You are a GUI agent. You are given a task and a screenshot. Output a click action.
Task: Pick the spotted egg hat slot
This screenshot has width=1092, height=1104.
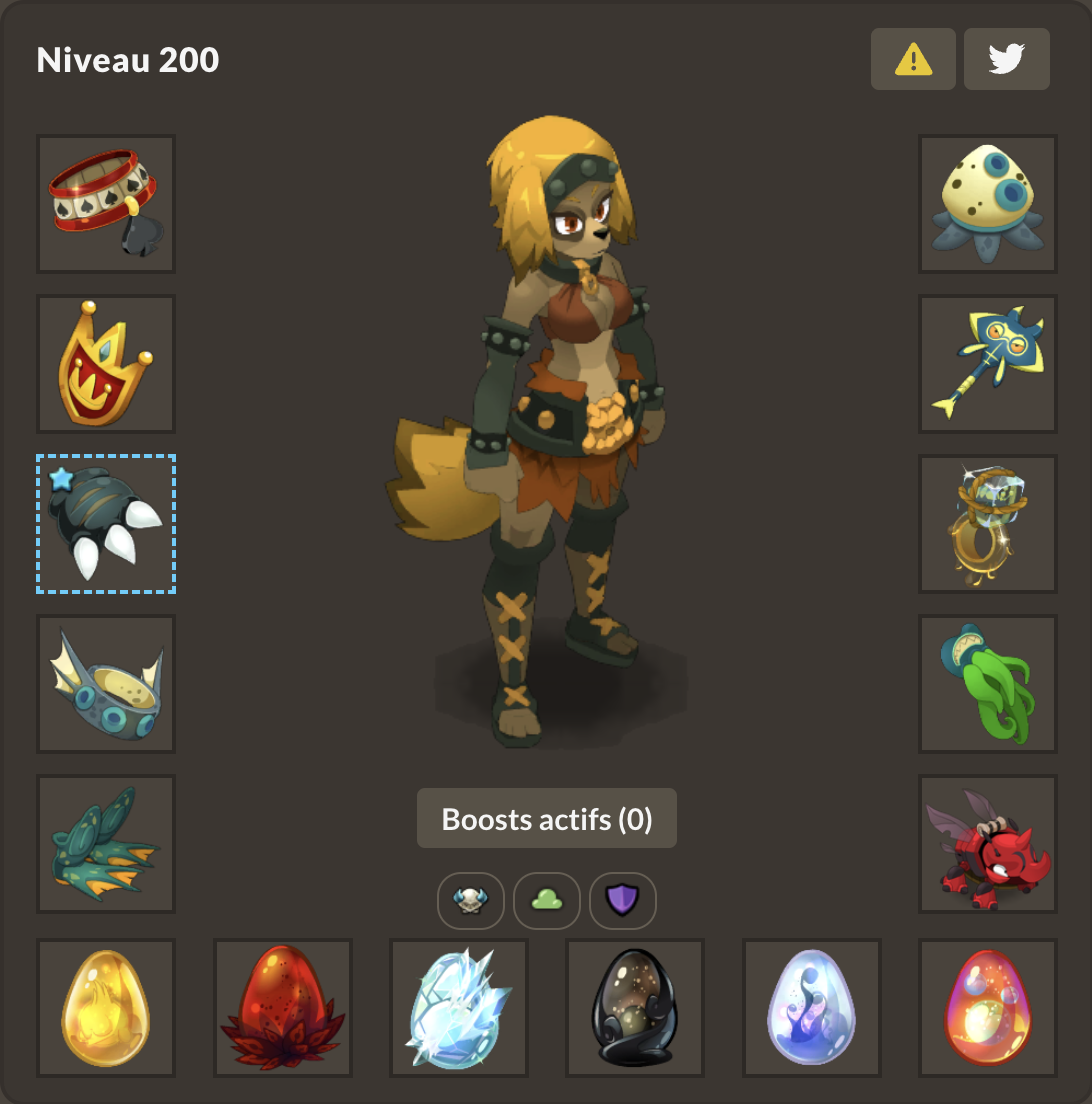tap(988, 204)
